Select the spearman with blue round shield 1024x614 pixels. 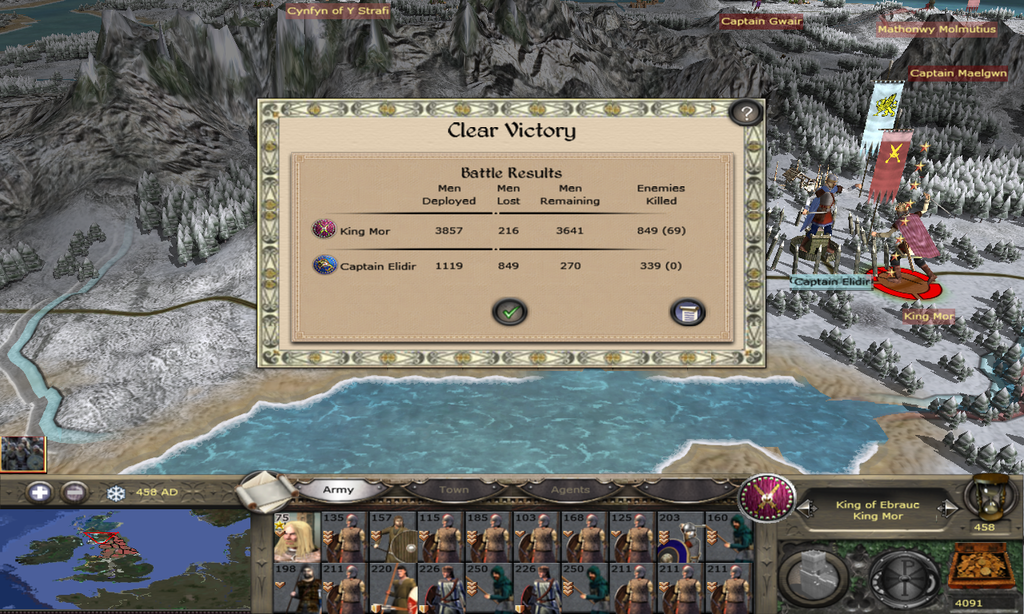click(x=682, y=541)
